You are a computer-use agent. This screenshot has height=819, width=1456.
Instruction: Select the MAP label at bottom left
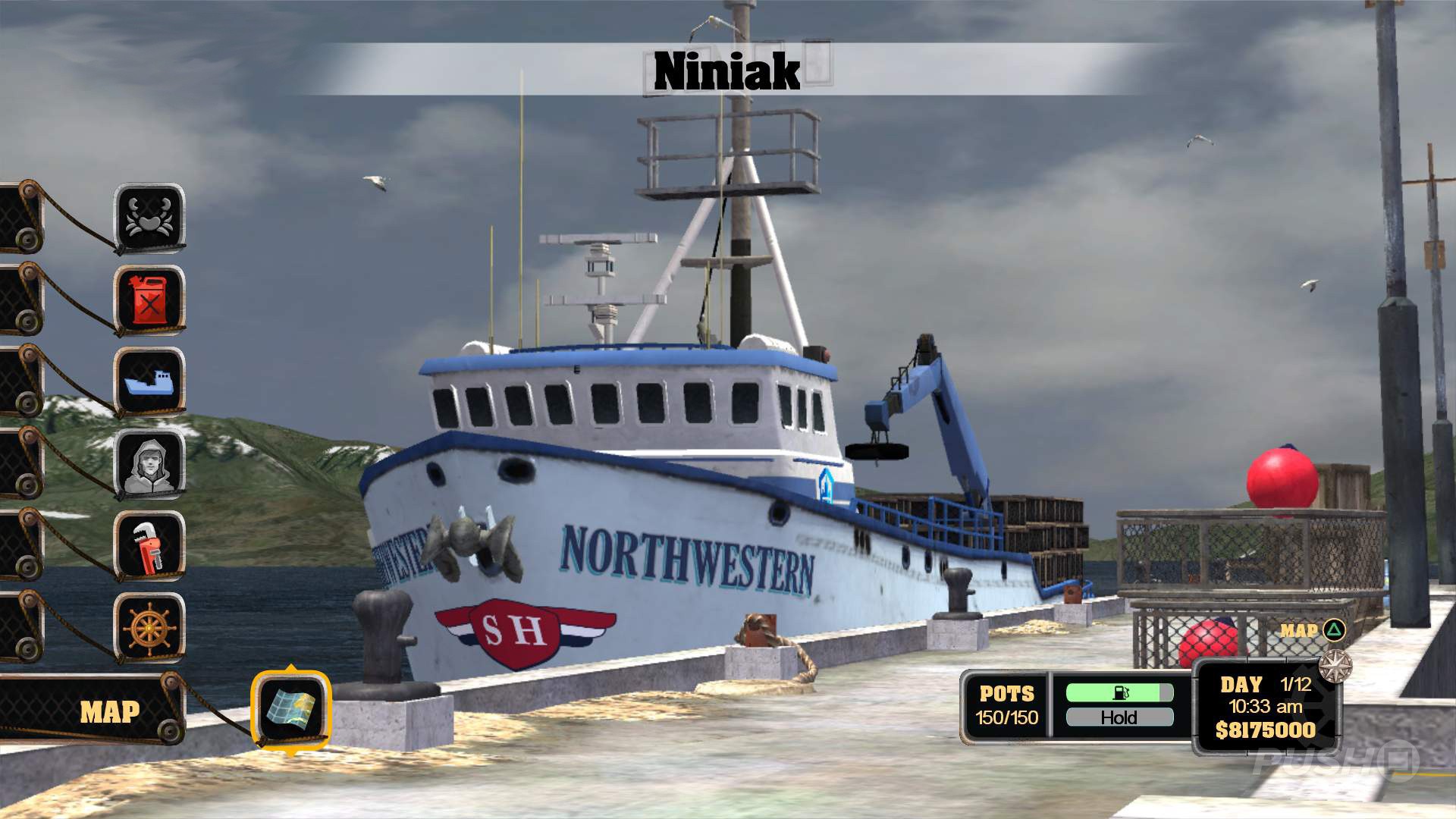coord(108,711)
